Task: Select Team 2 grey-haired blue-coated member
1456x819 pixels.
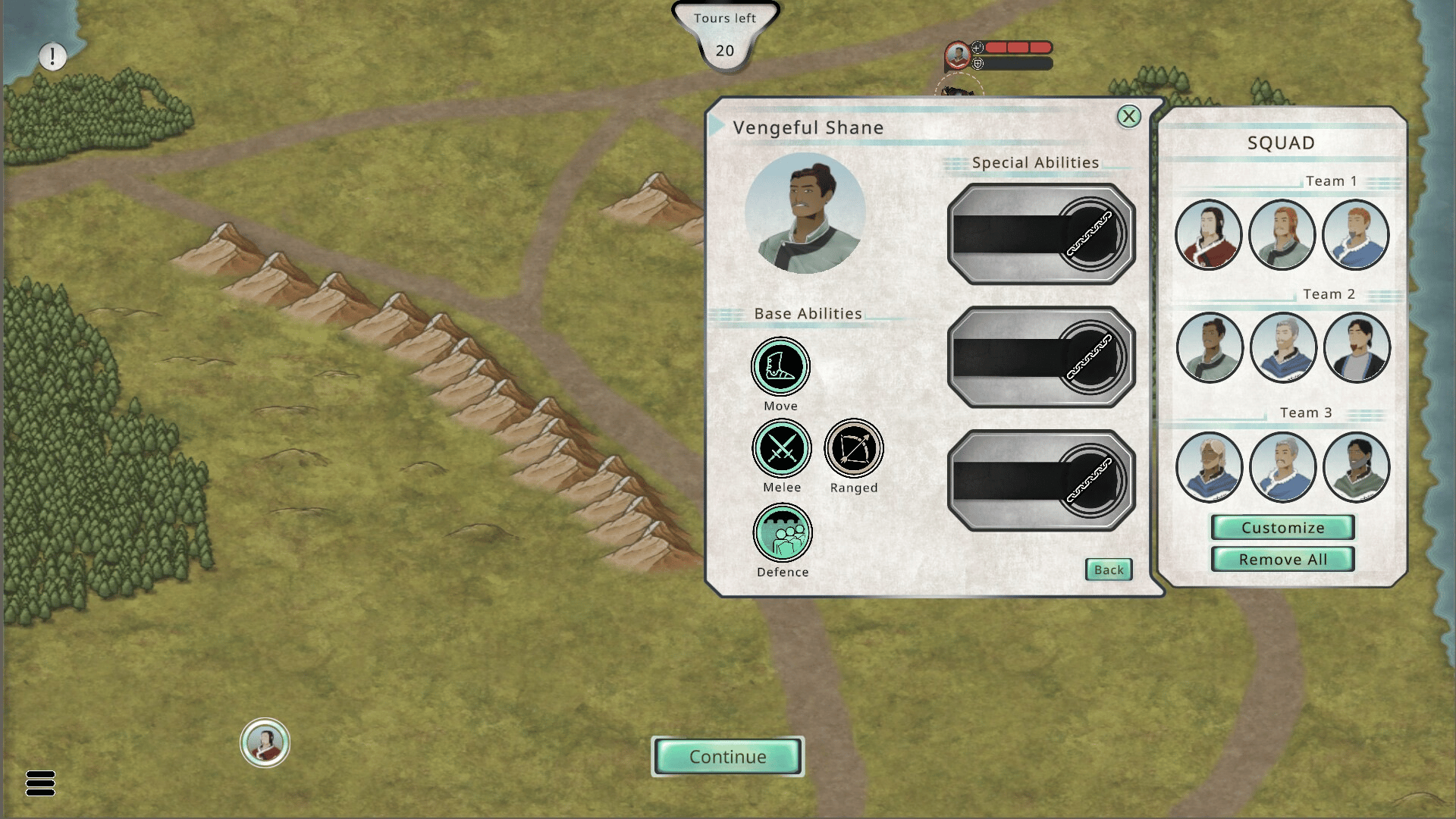Action: click(x=1282, y=348)
